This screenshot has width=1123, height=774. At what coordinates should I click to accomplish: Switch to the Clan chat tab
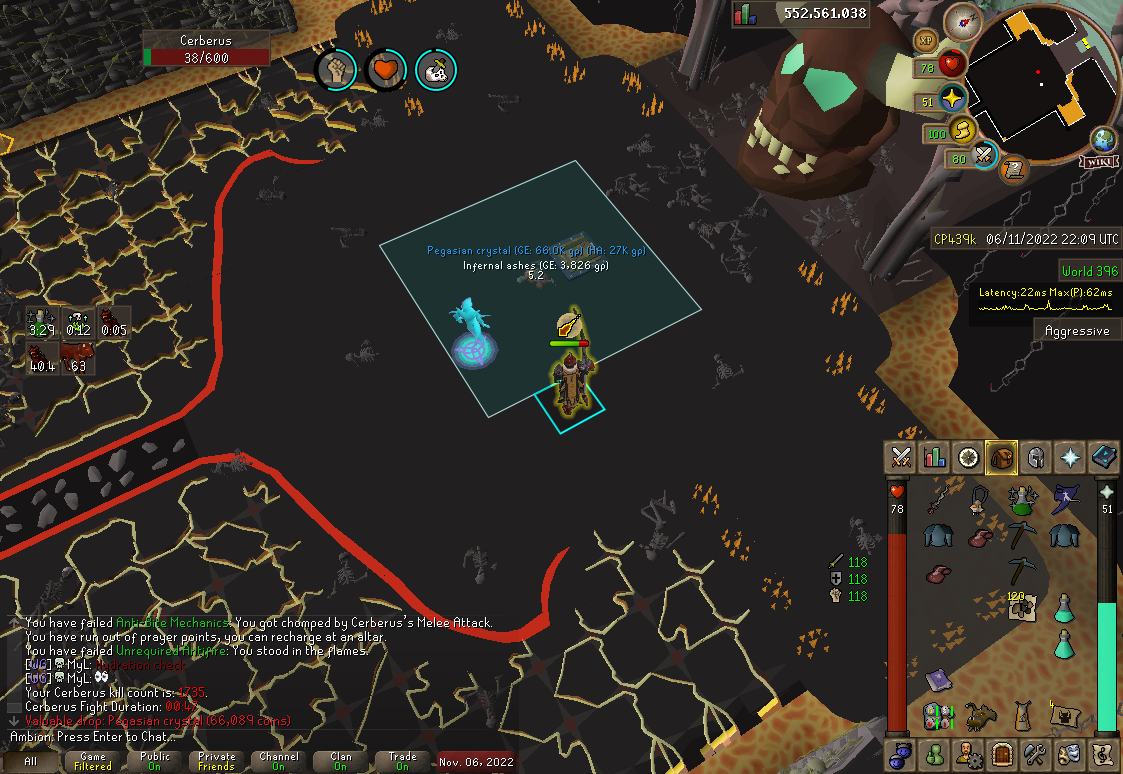click(x=341, y=762)
